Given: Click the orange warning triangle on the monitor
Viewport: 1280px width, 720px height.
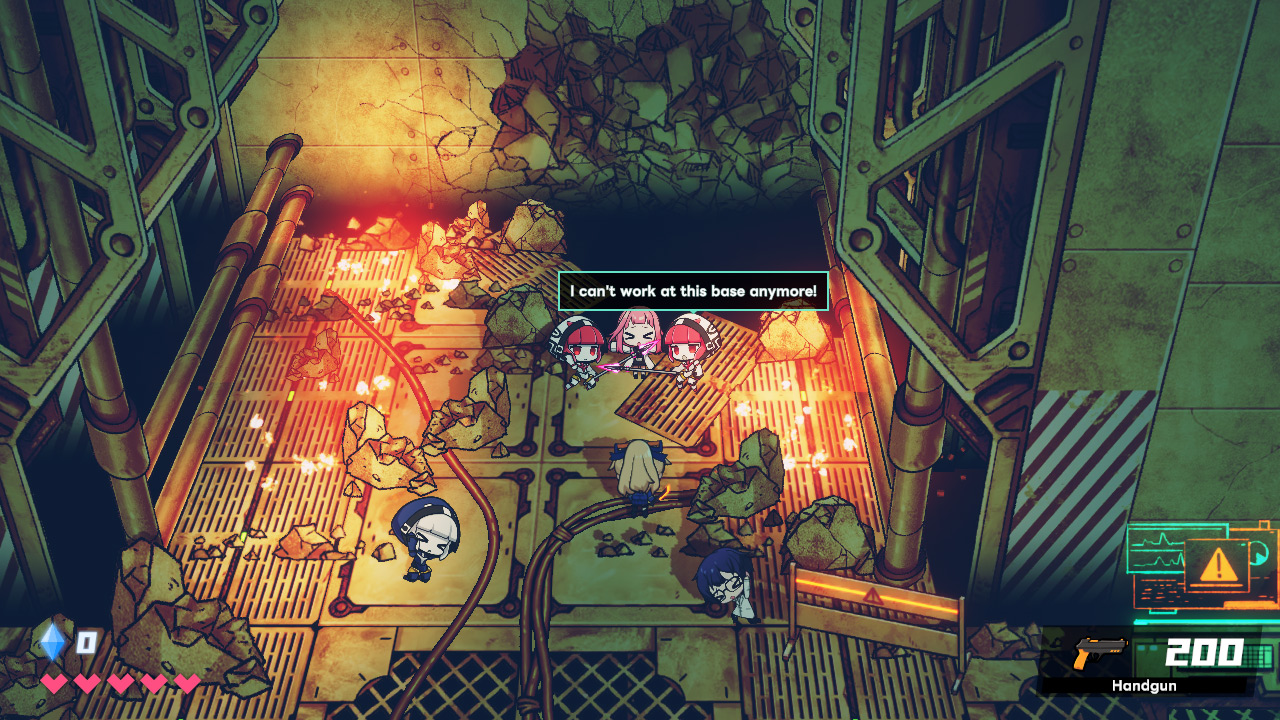Looking at the screenshot, I should click(1218, 566).
